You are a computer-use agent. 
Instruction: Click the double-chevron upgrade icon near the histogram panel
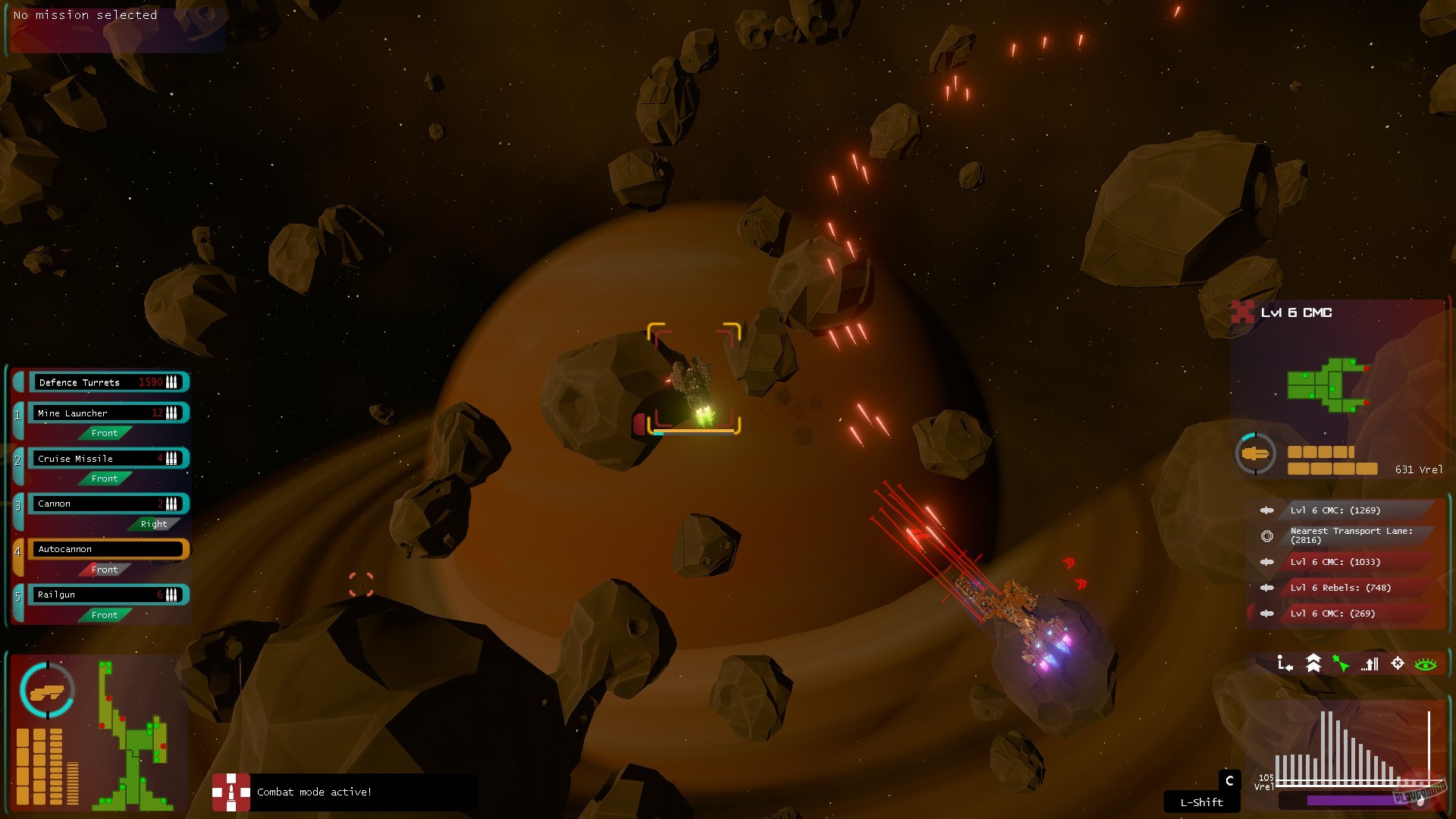point(1313,662)
